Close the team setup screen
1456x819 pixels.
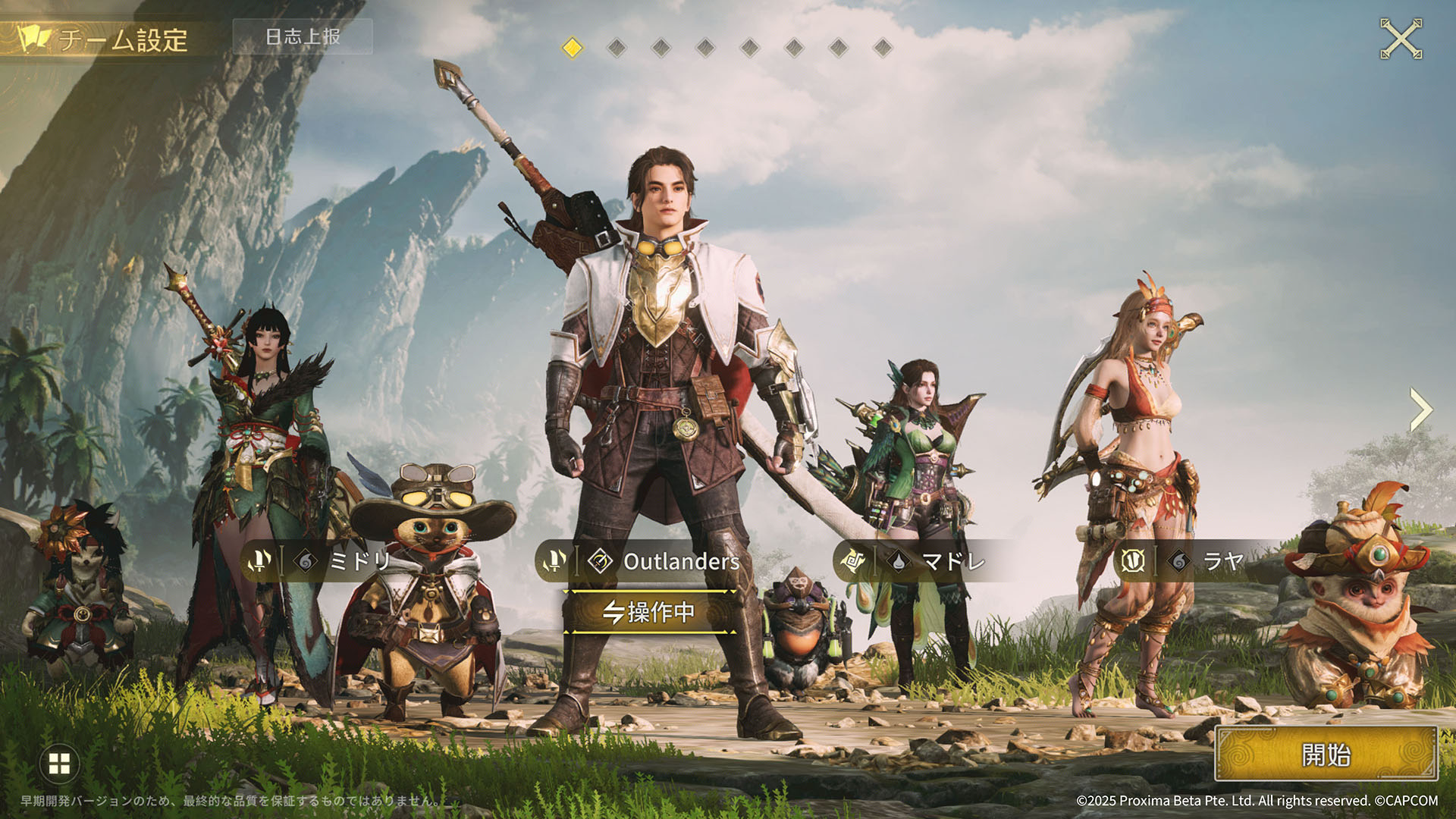[x=1401, y=39]
